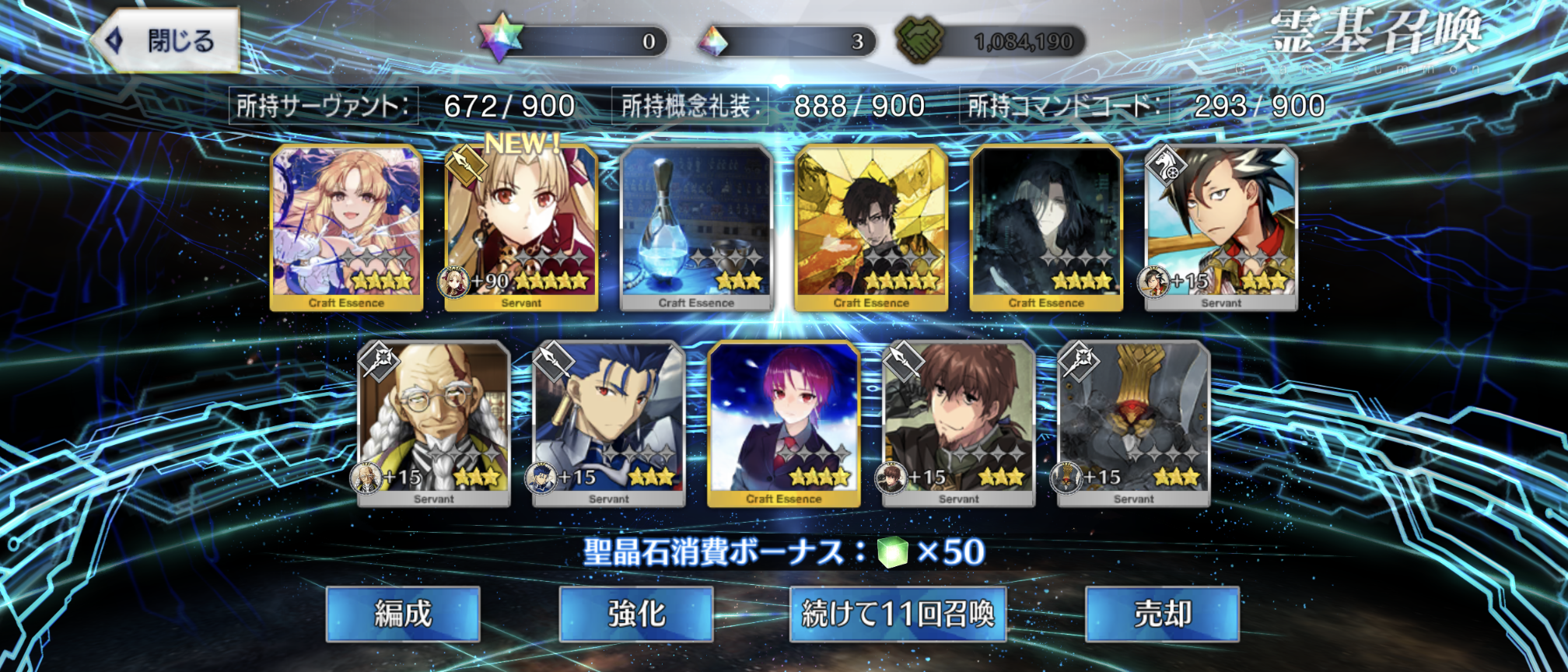1568x672 pixels.
Task: View the black-haired Rider Servant card
Action: click(1221, 227)
